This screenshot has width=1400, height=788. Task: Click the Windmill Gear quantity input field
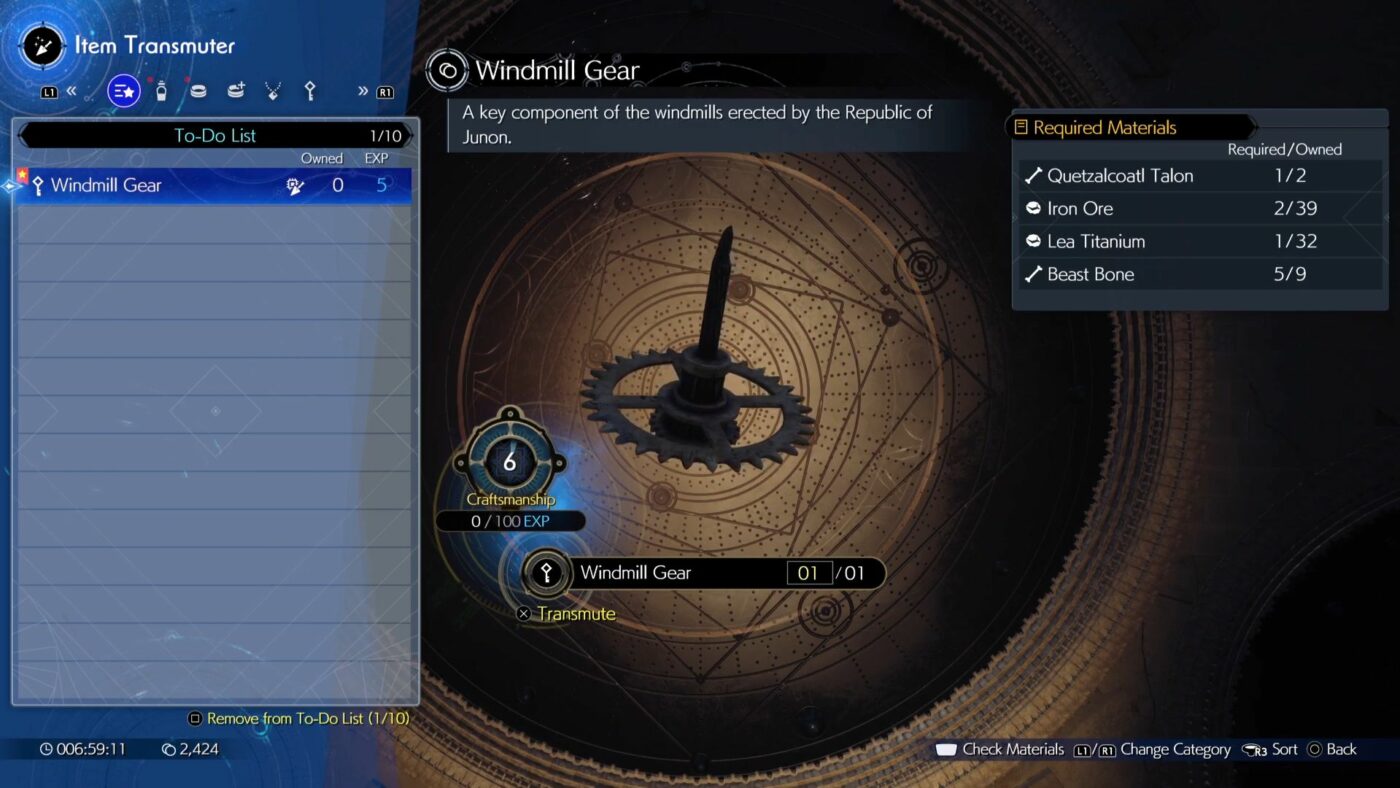(811, 572)
